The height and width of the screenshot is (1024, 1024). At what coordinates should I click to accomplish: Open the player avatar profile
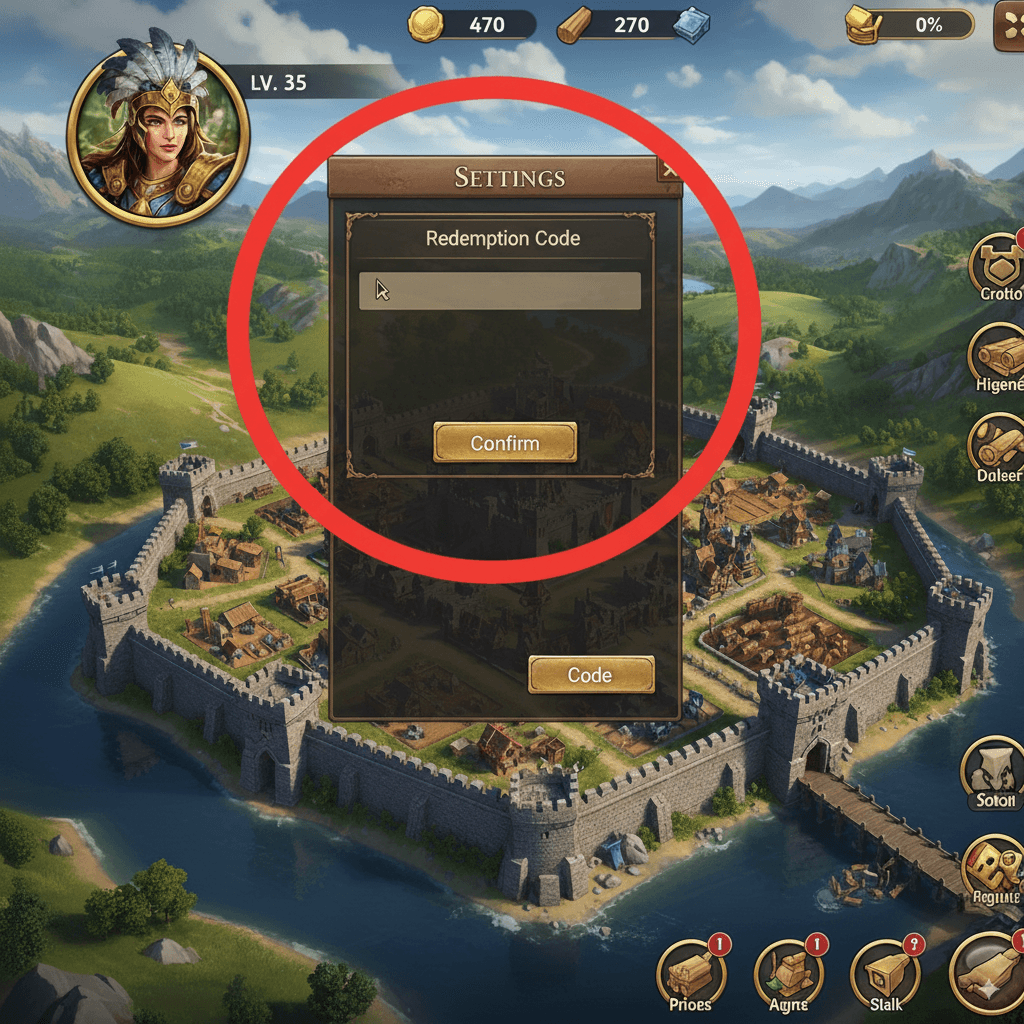(158, 126)
